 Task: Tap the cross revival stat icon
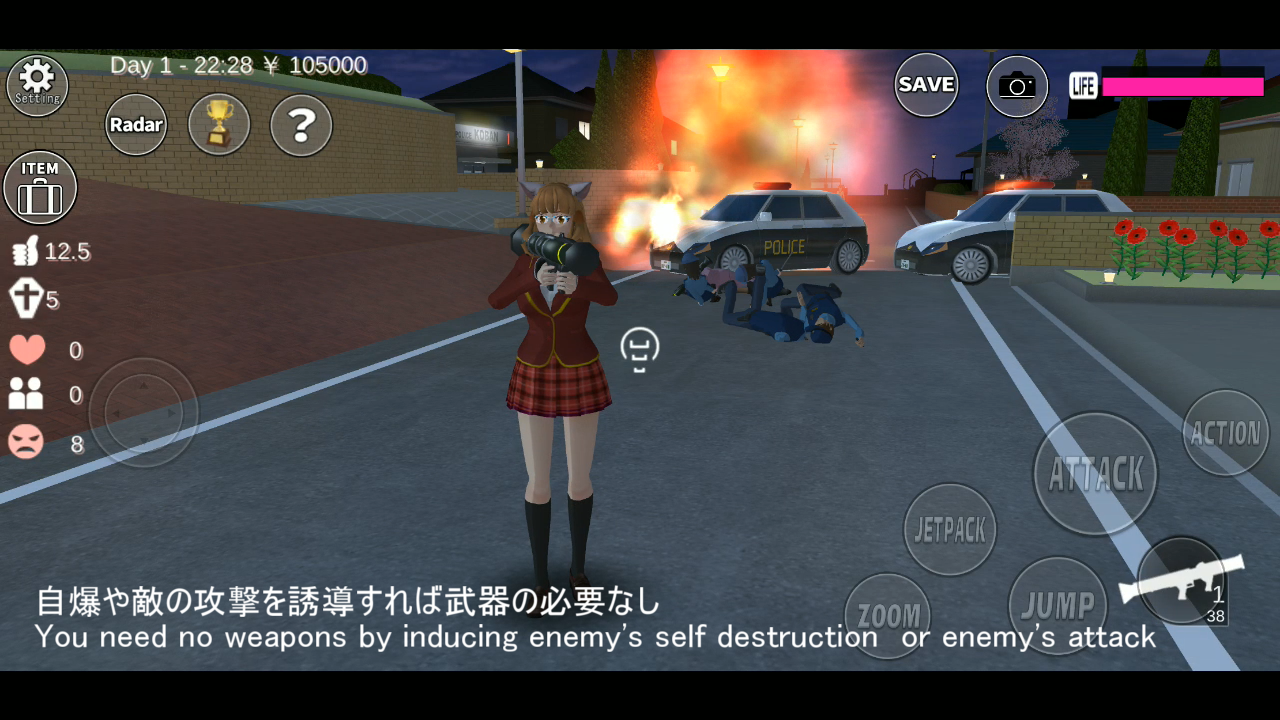coord(25,299)
